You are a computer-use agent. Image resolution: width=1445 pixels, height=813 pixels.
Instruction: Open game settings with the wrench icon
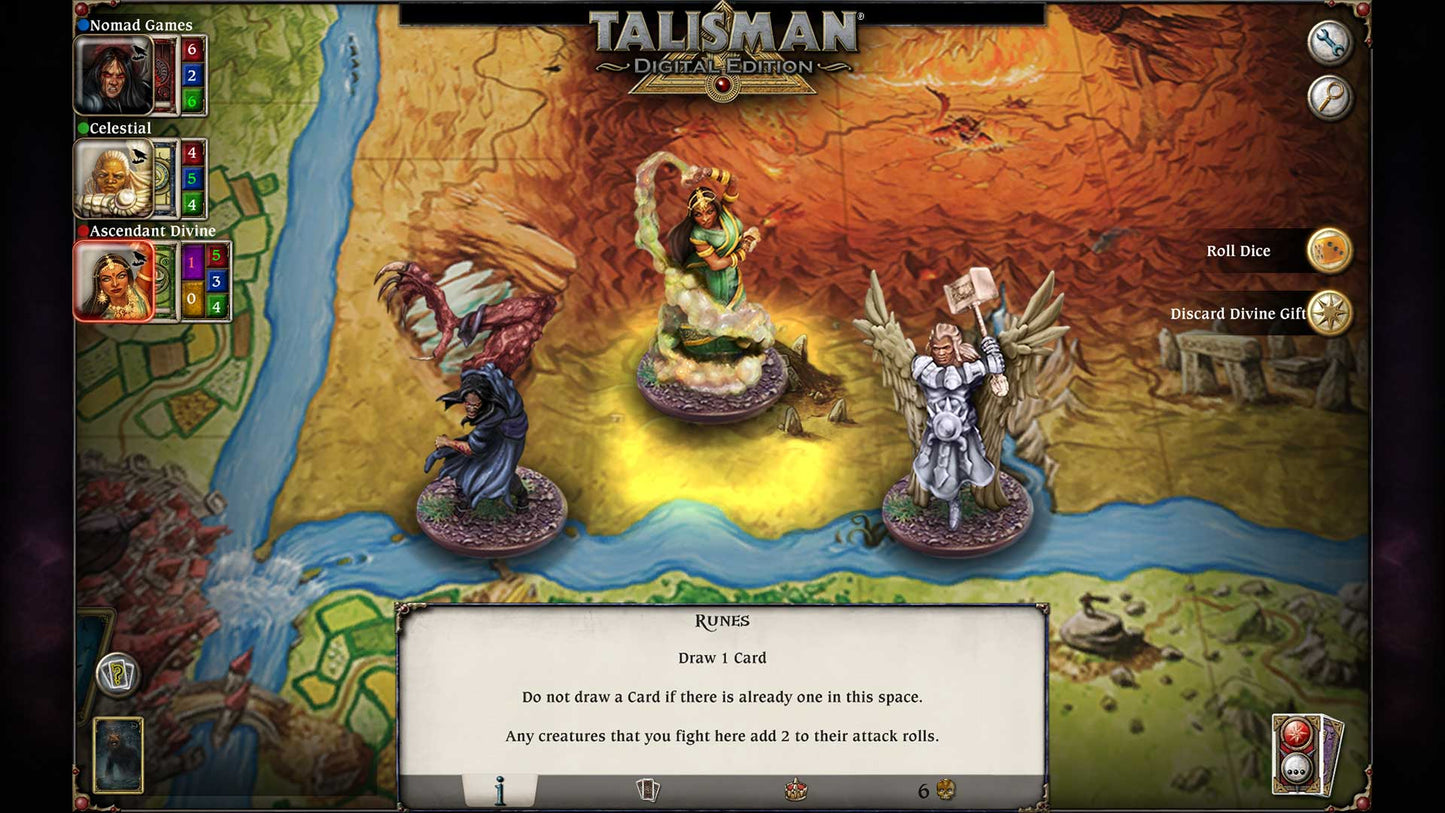pyautogui.click(x=1329, y=44)
